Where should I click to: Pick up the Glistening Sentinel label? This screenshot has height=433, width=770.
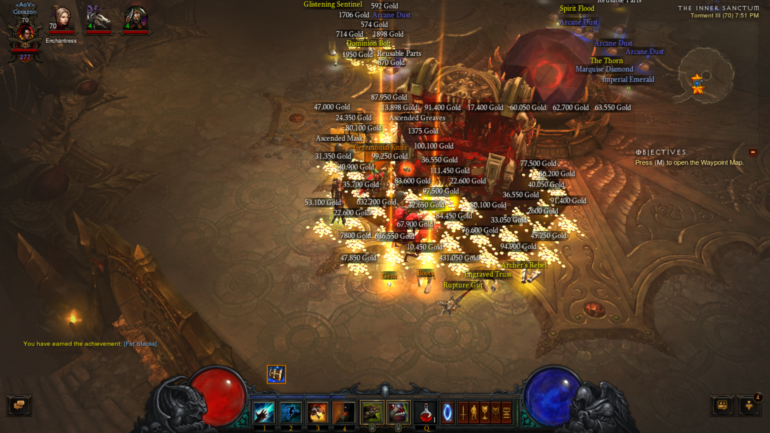[332, 5]
